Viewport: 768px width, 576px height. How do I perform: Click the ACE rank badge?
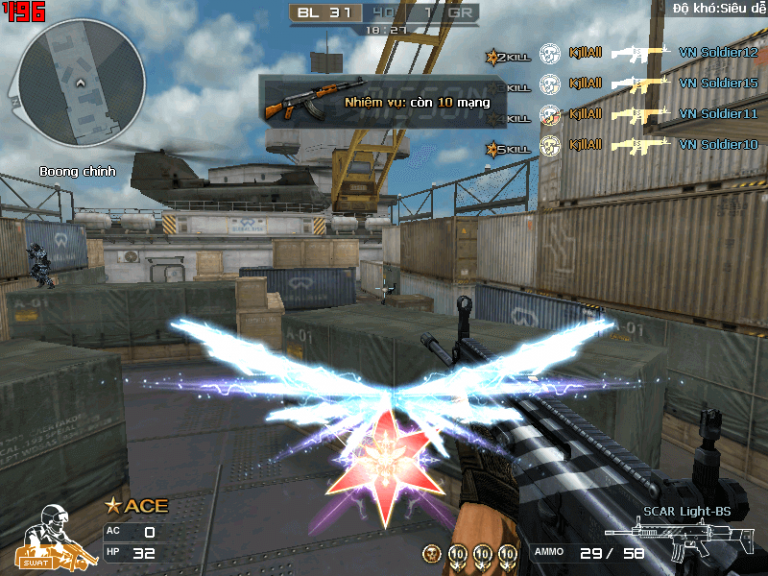138,506
